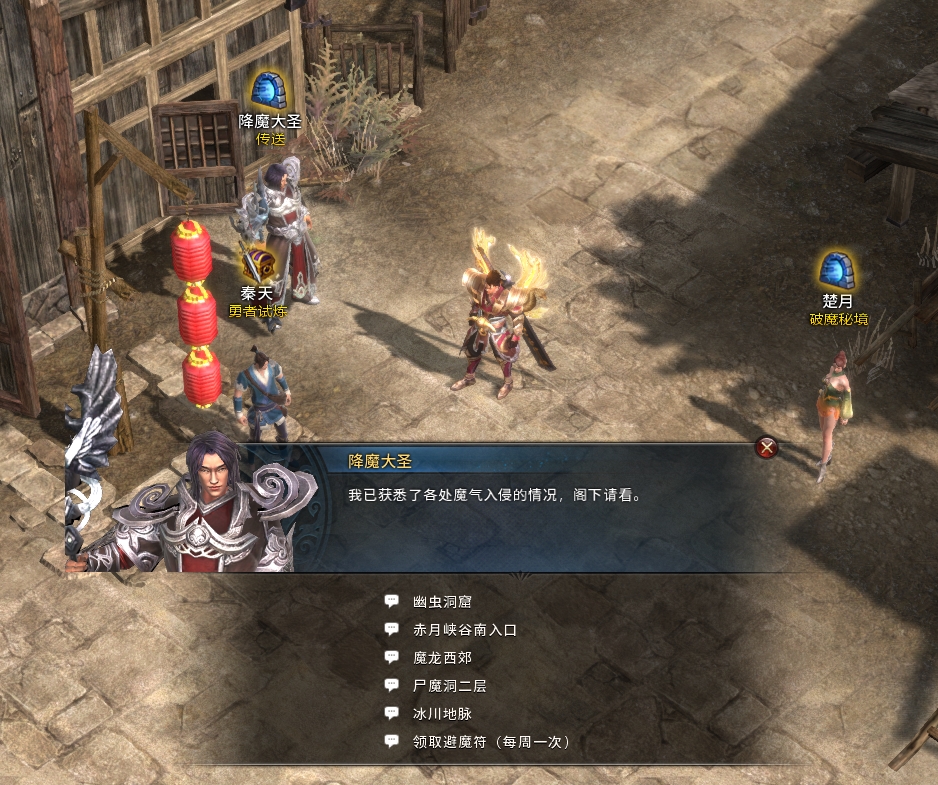Claim 领取避魔符 weekly reward option

pos(490,742)
